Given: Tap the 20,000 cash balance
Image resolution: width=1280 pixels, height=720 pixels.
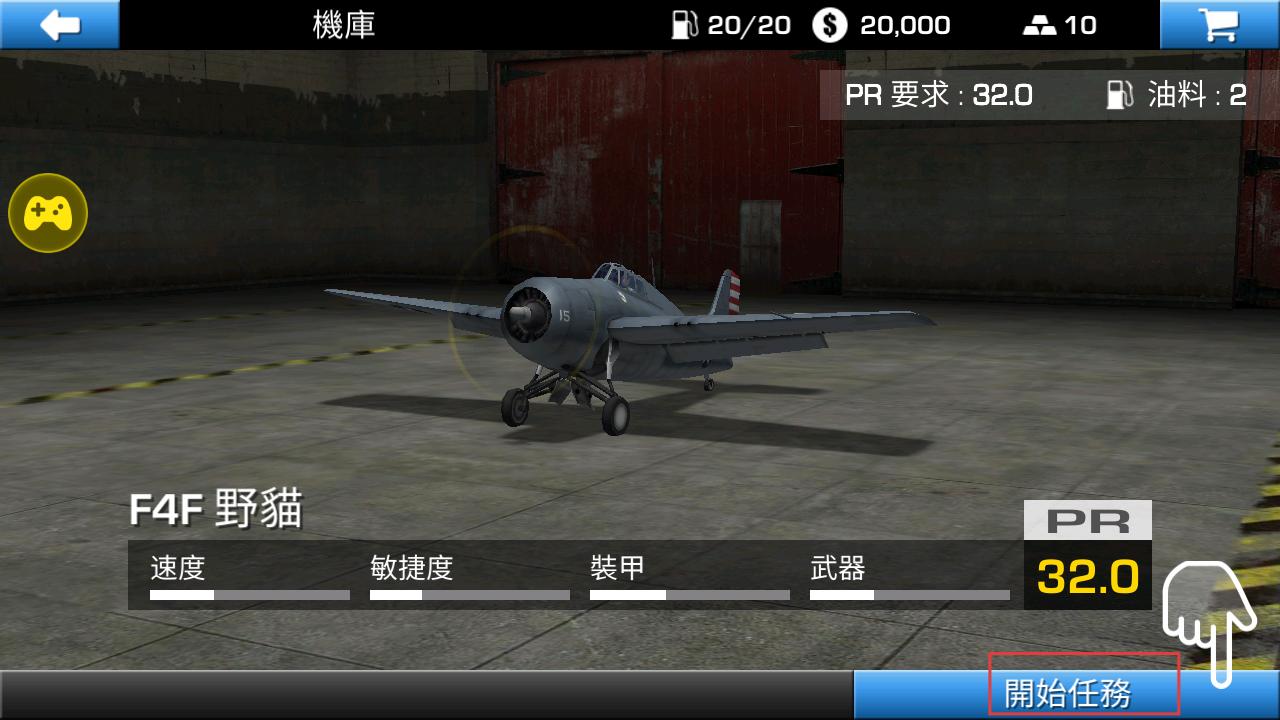Looking at the screenshot, I should (881, 25).
